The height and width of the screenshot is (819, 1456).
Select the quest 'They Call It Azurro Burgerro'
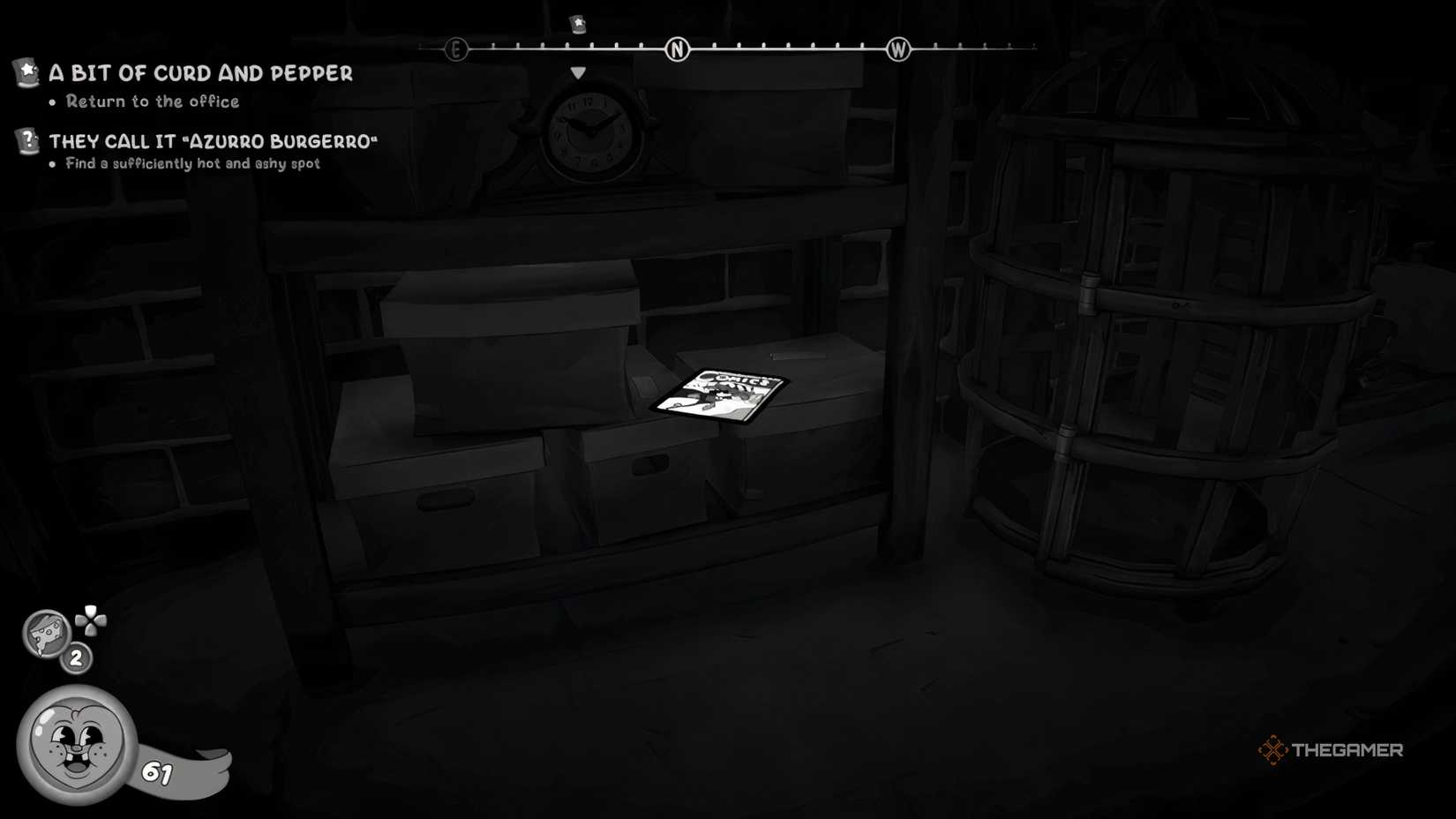tap(214, 139)
